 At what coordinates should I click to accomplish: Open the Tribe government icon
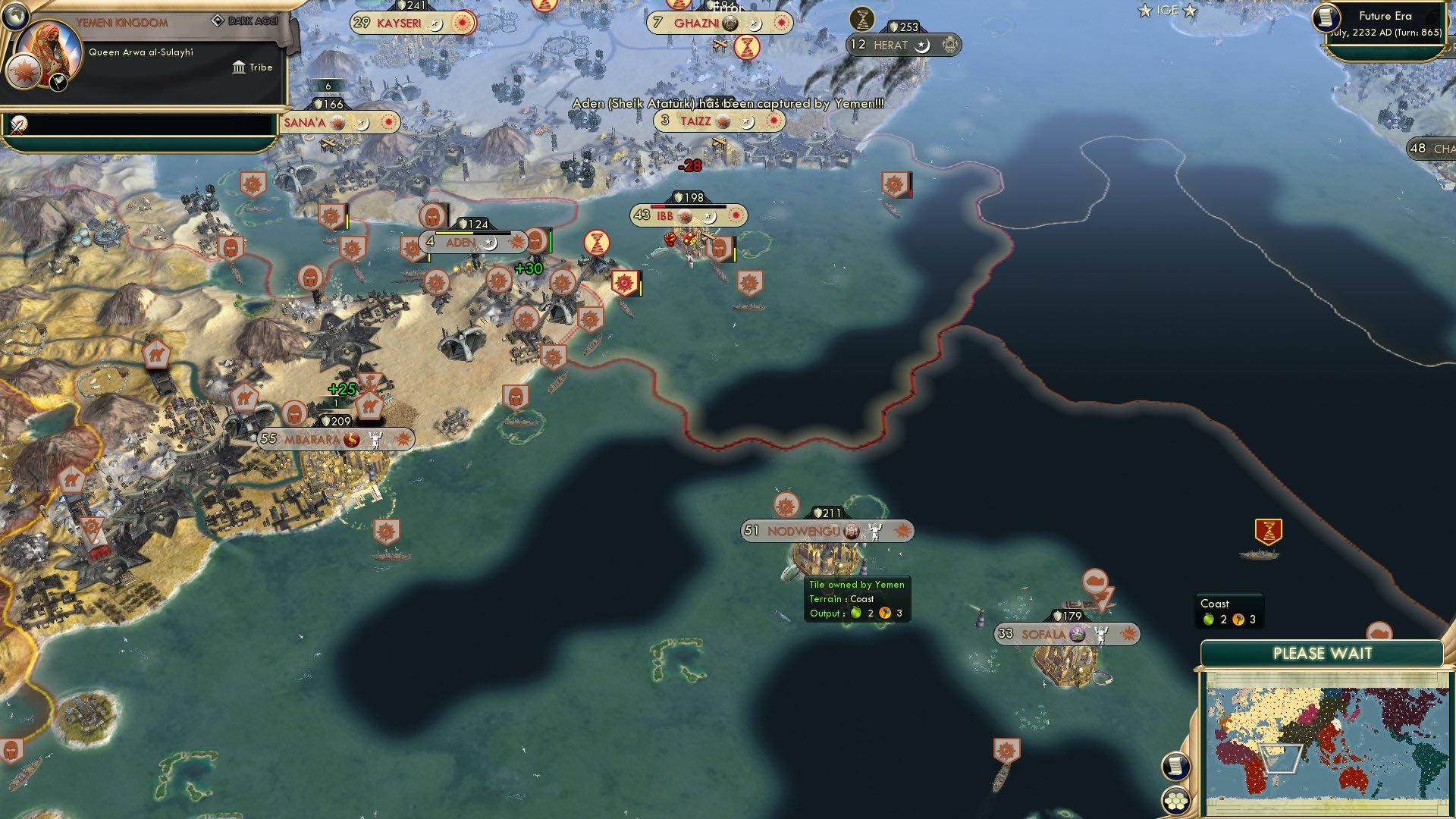(x=240, y=67)
